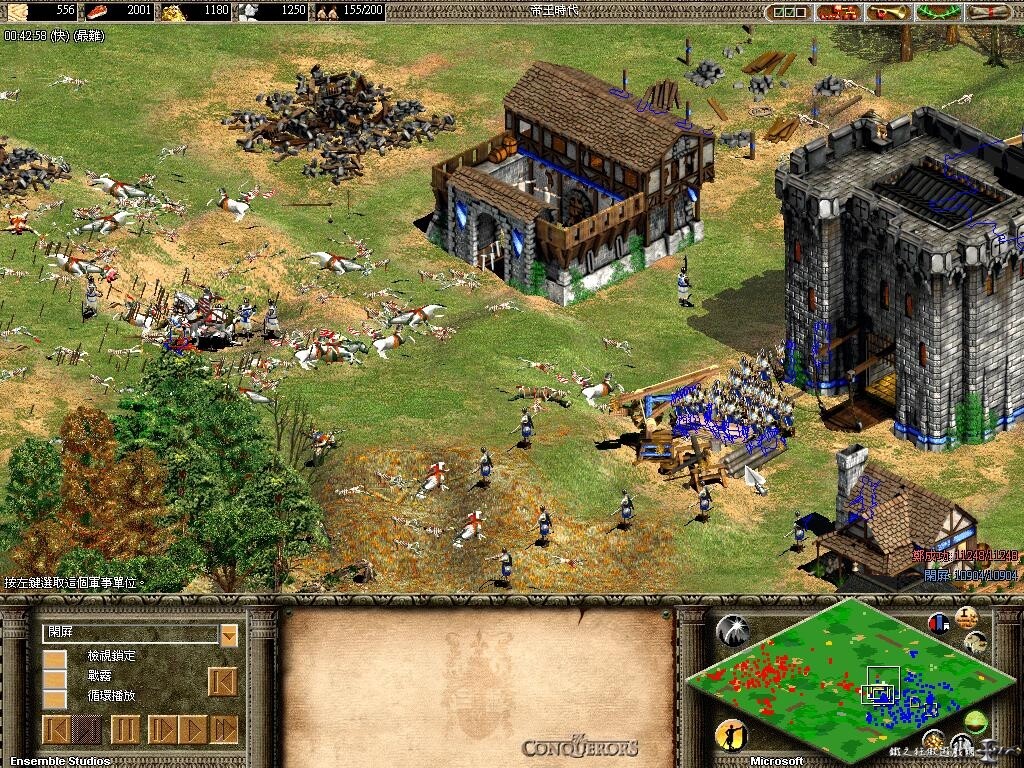The height and width of the screenshot is (768, 1024).
Task: Restart the replay from the beginning
Action: click(222, 682)
